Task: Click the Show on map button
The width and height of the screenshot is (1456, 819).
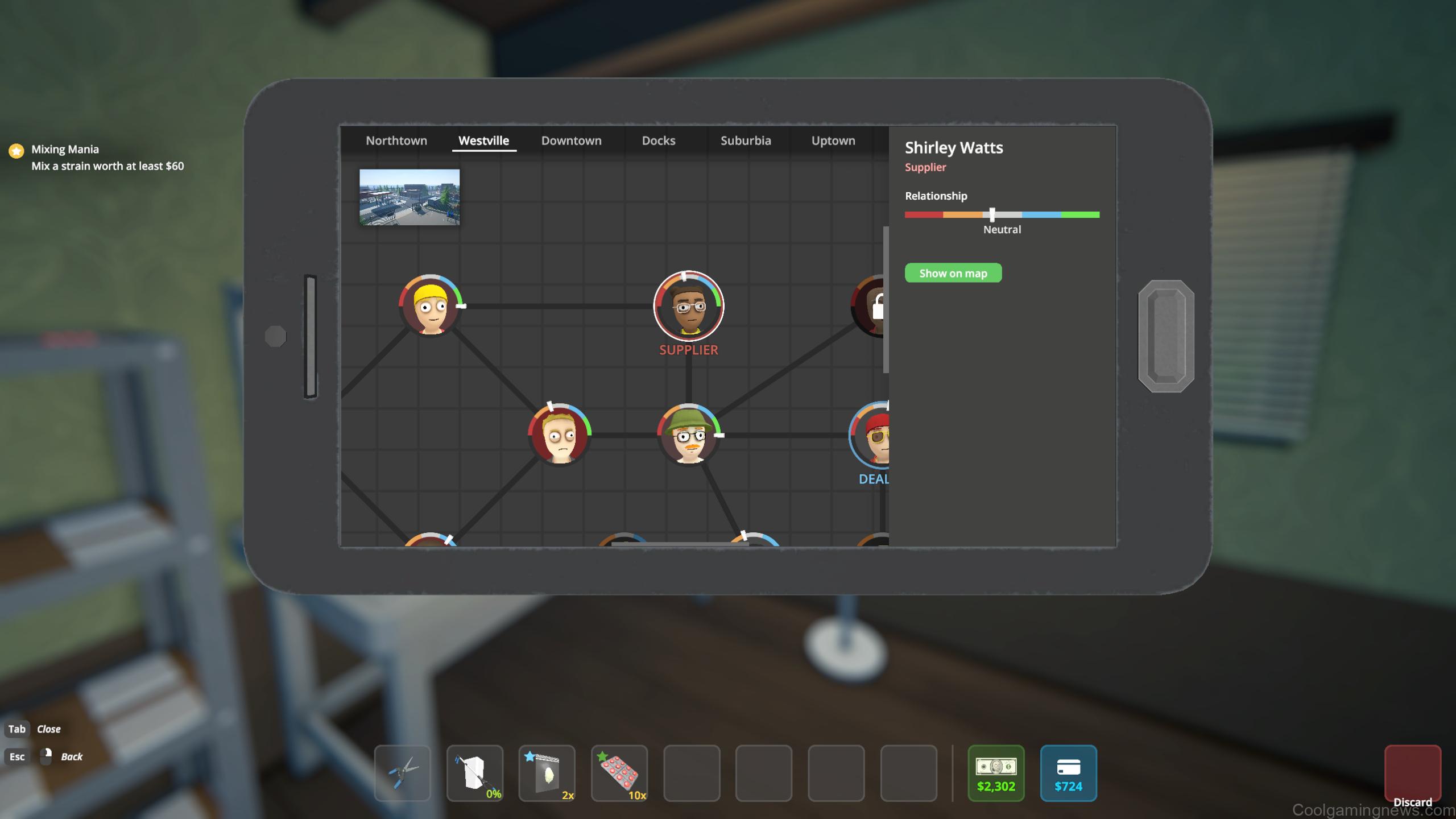Action: 953,274
